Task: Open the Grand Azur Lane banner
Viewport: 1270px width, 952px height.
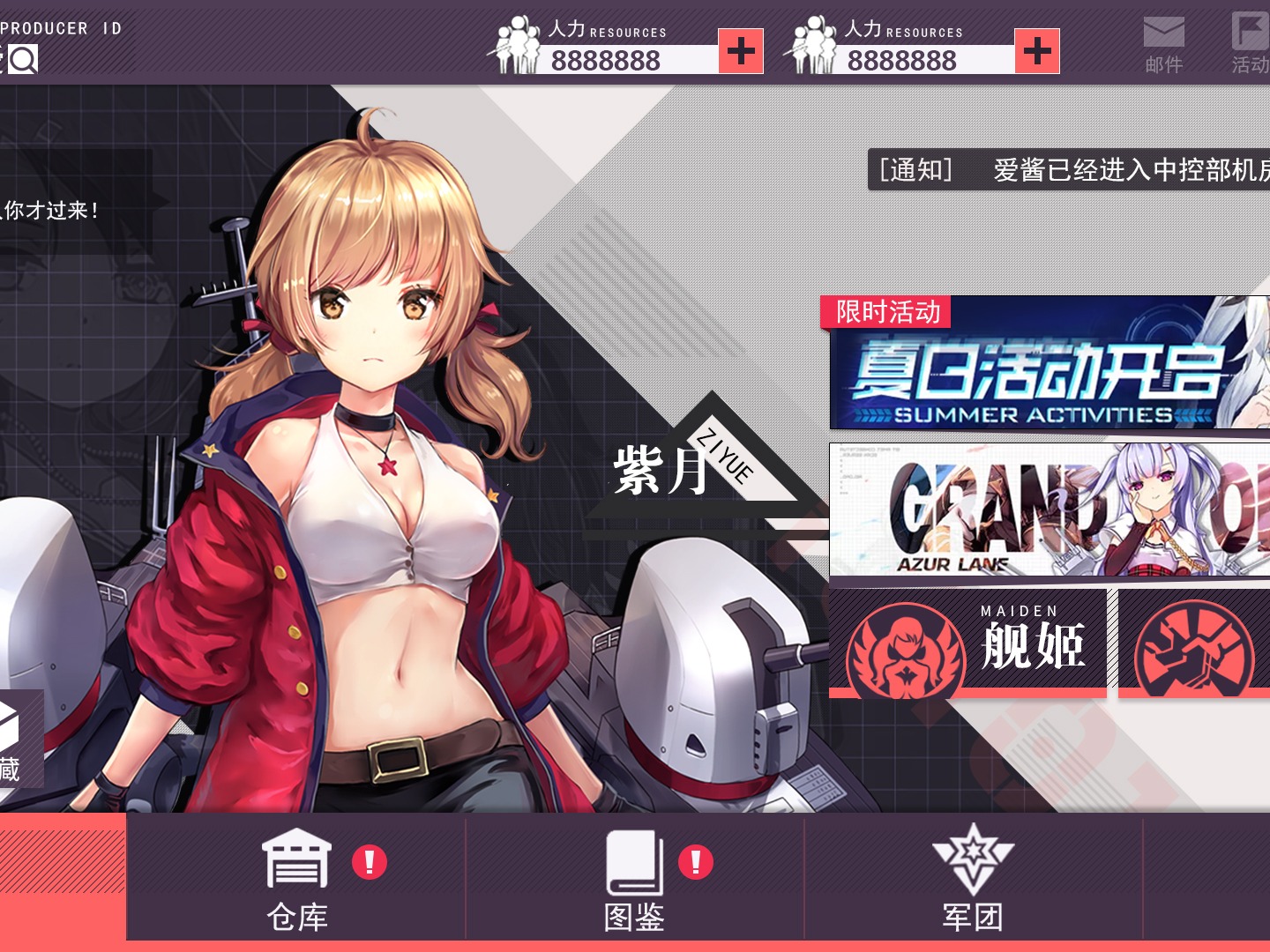Action: click(1041, 511)
